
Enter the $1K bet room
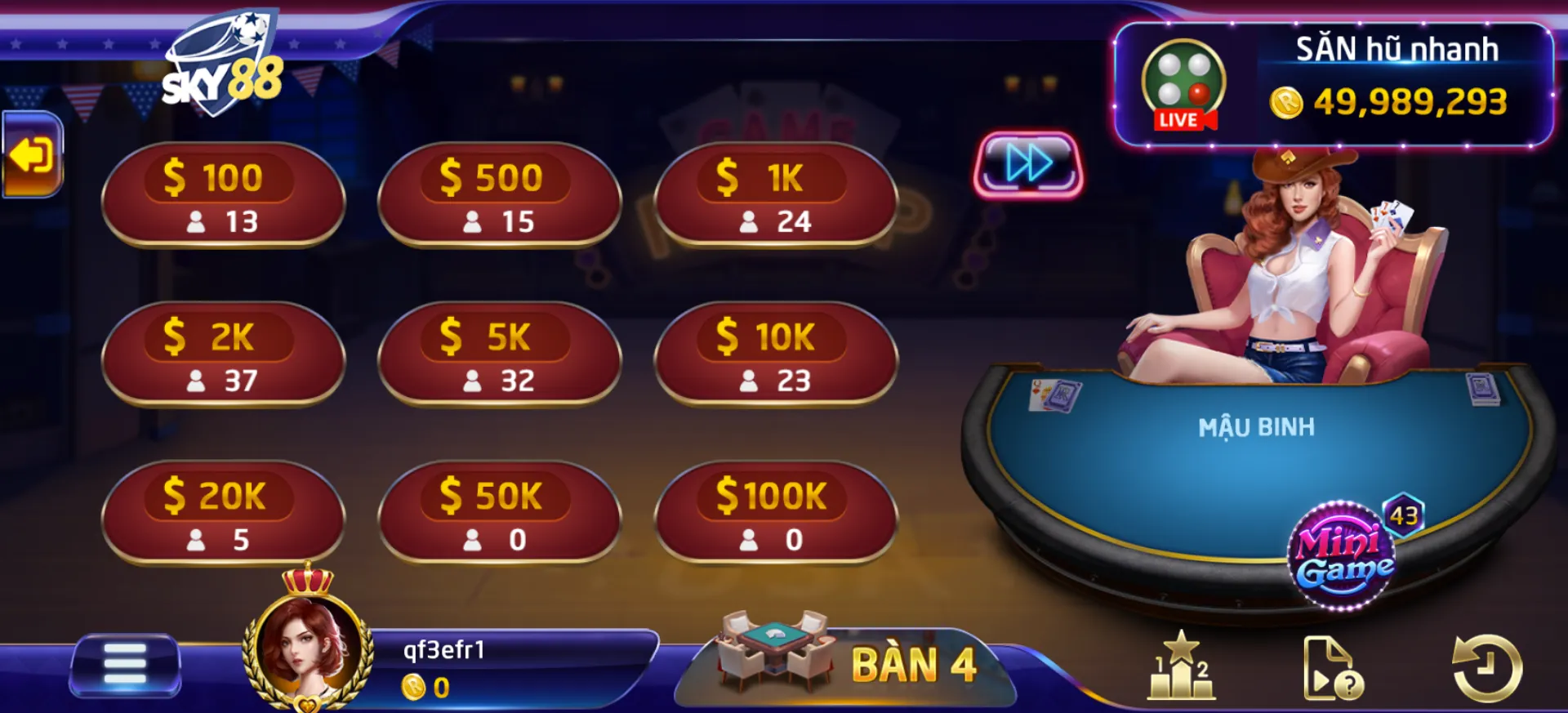coord(775,195)
